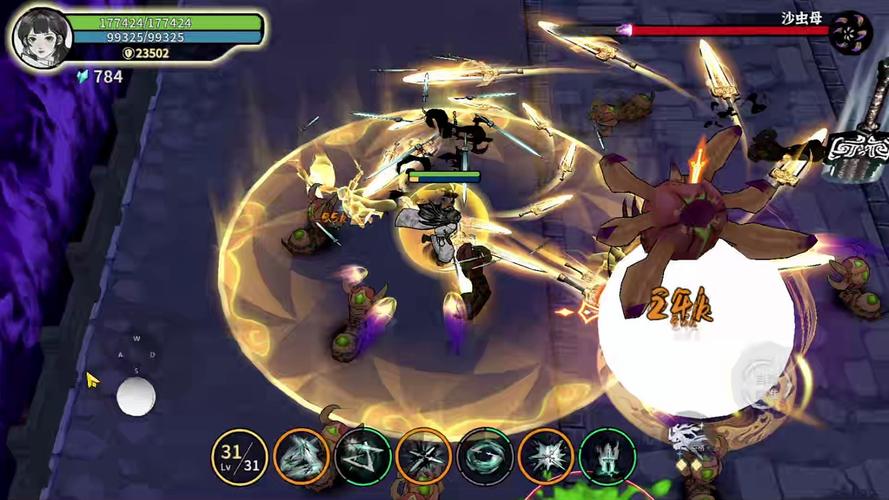Trigger the crossed blades starburst skill
Screen dimensions: 889x500
click(x=423, y=457)
